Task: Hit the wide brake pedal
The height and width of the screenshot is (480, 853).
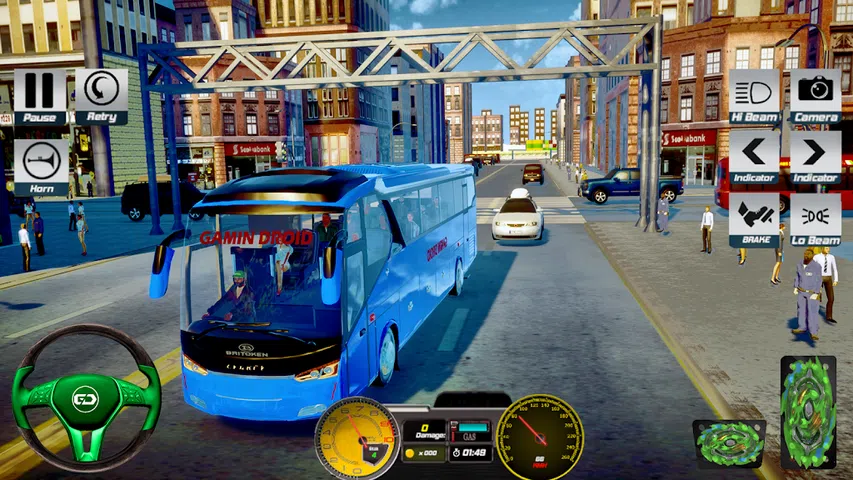Action: coord(729,444)
